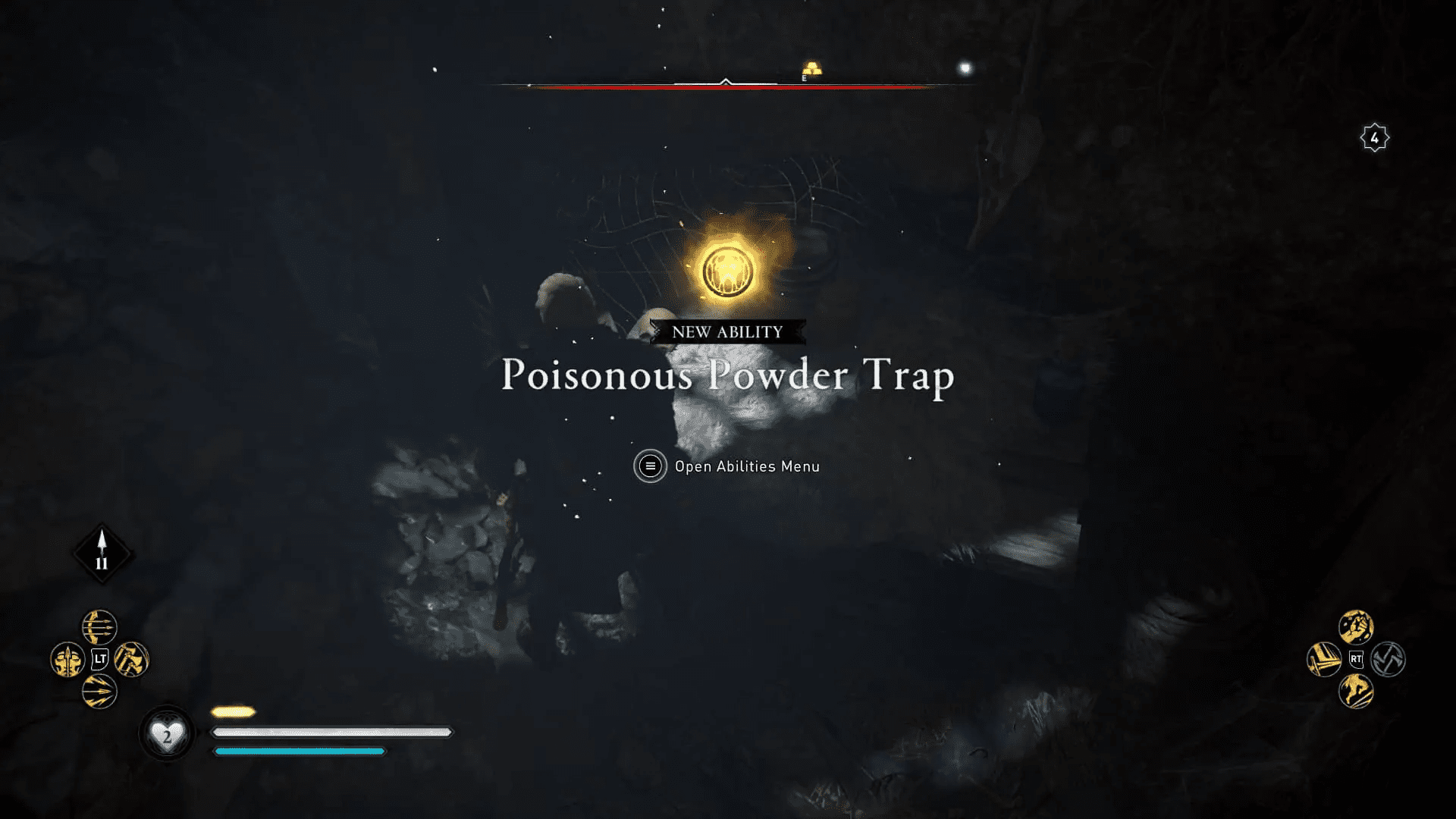This screenshot has height=819, width=1456.
Task: Select the glowing Poisonous Powder Trap ability medallion
Action: [x=726, y=271]
